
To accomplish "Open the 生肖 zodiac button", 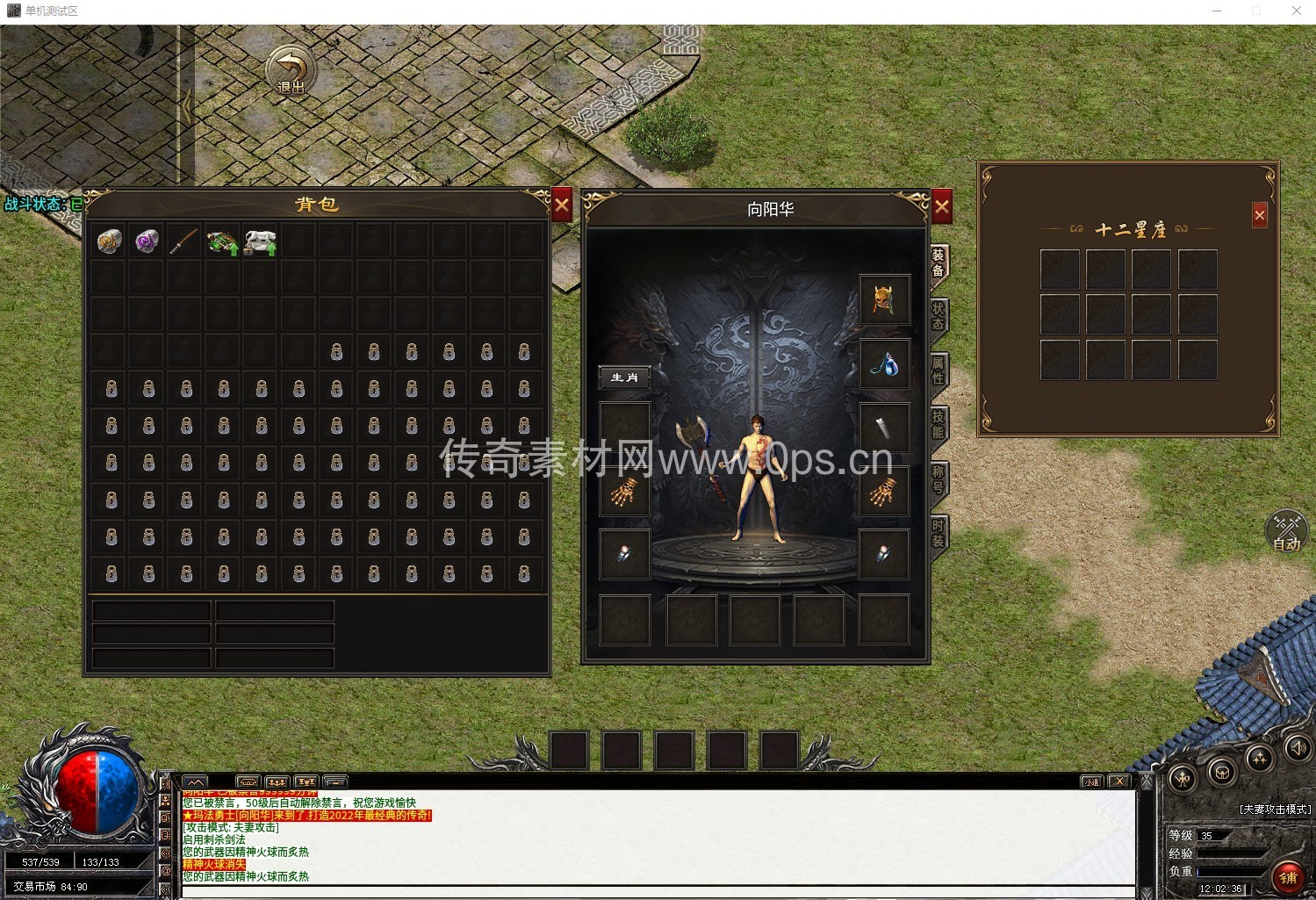I will point(624,378).
